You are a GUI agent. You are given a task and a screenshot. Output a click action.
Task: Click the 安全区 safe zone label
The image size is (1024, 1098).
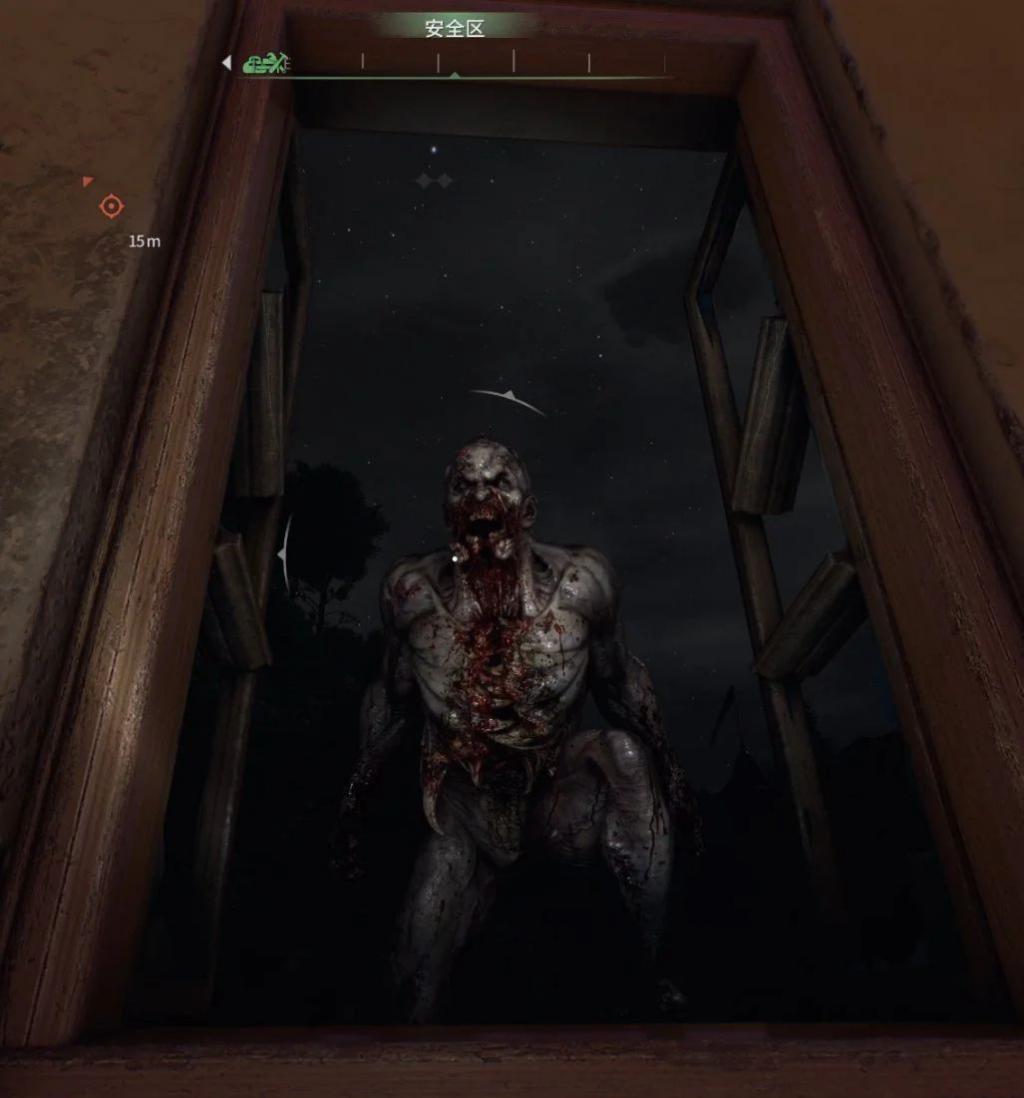[x=454, y=28]
